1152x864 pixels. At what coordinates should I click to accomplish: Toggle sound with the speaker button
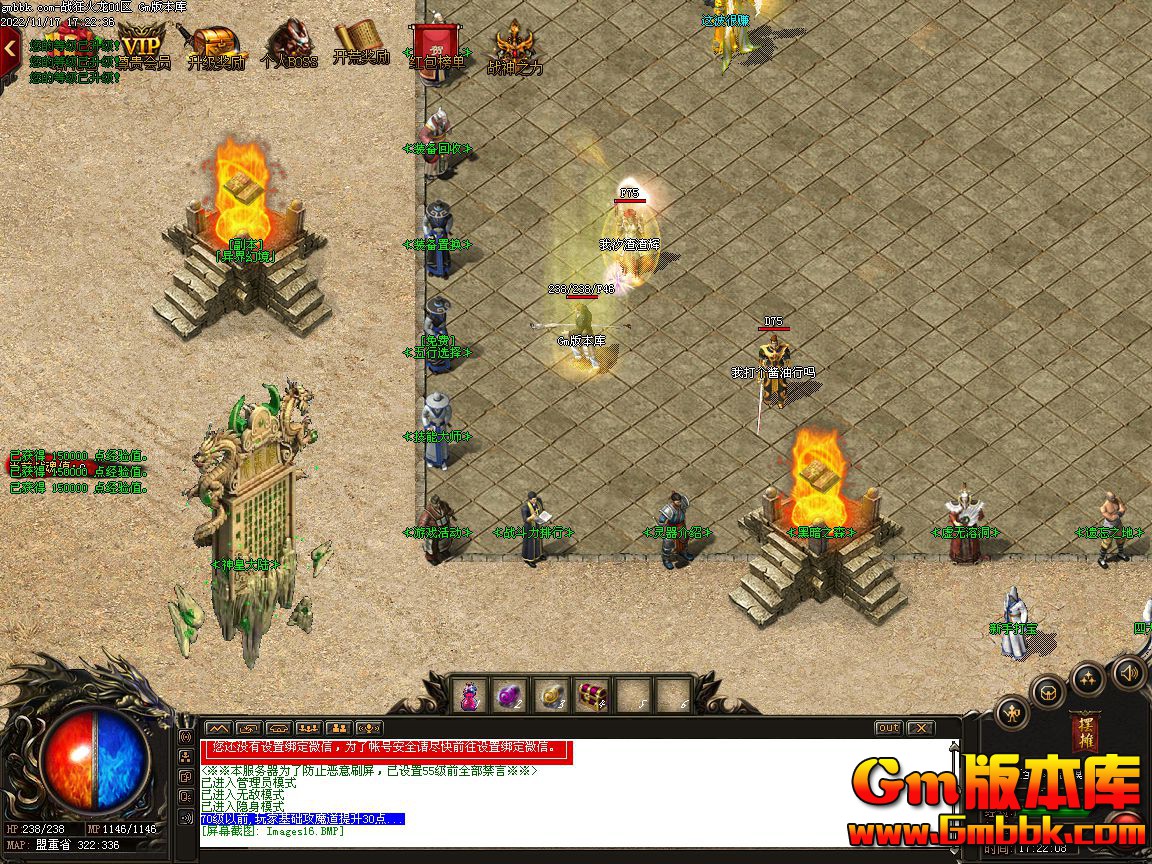pos(1129,672)
